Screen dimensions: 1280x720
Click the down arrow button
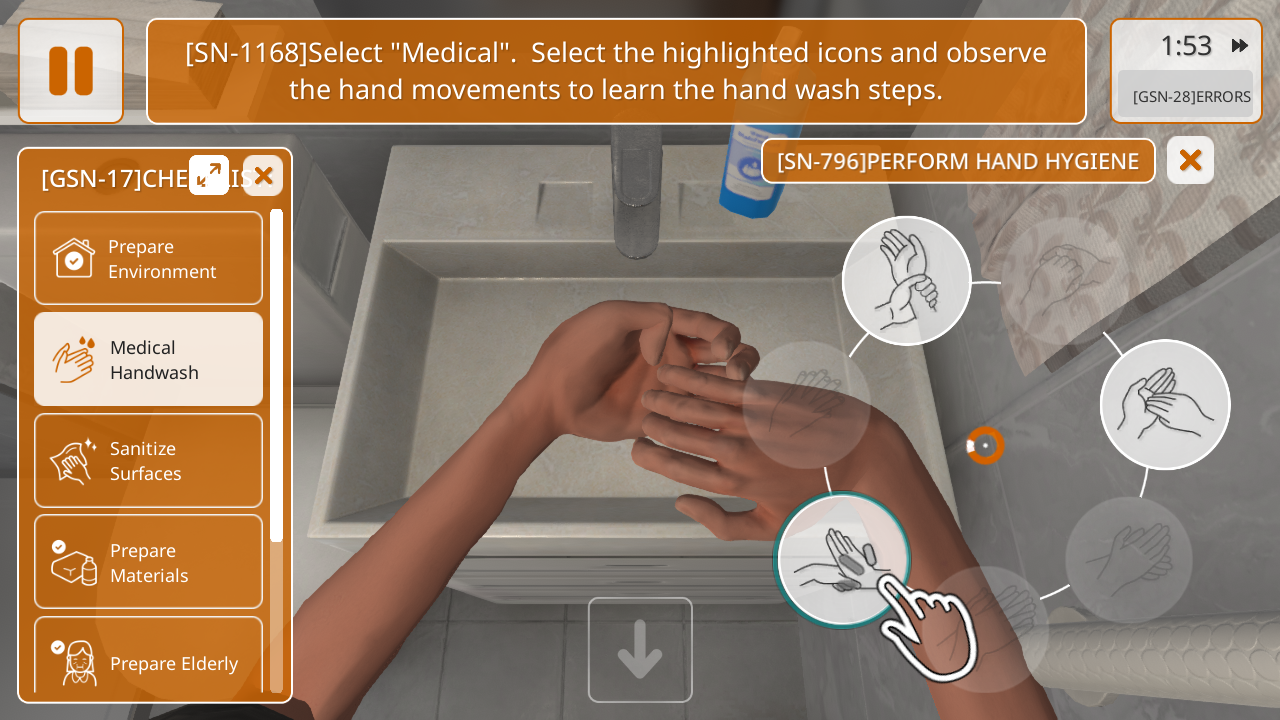(640, 650)
